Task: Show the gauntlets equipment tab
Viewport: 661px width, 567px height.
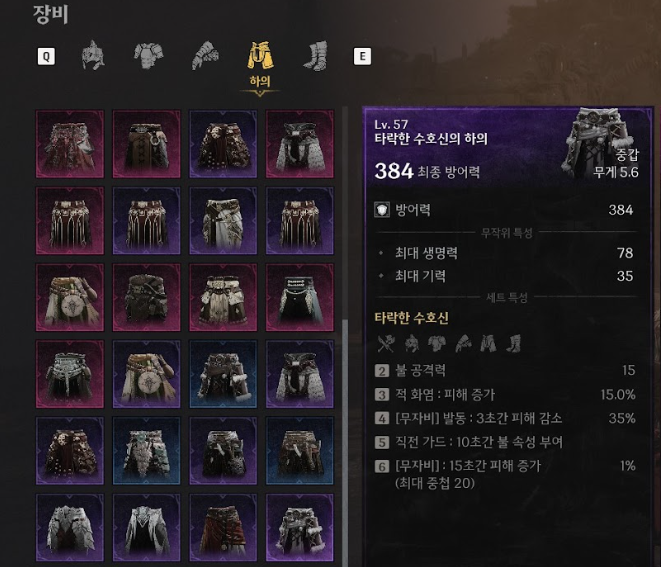Action: coord(204,55)
